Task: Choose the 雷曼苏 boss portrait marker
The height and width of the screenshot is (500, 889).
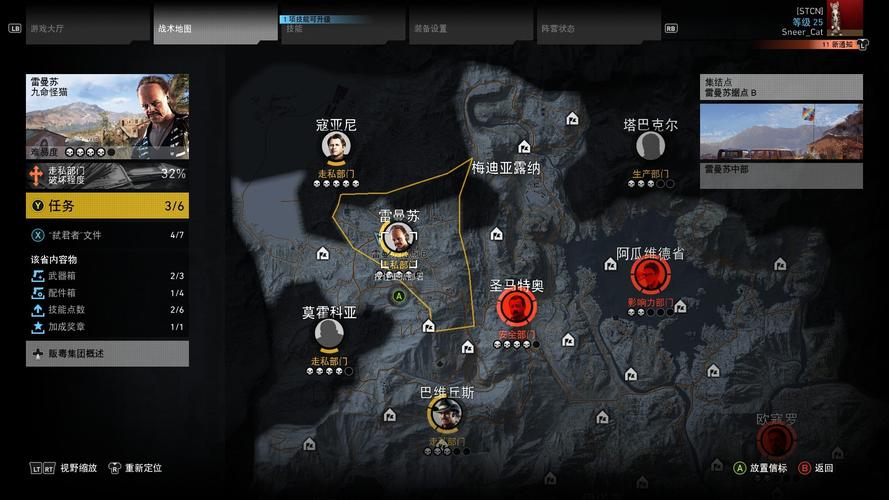Action: pos(399,238)
